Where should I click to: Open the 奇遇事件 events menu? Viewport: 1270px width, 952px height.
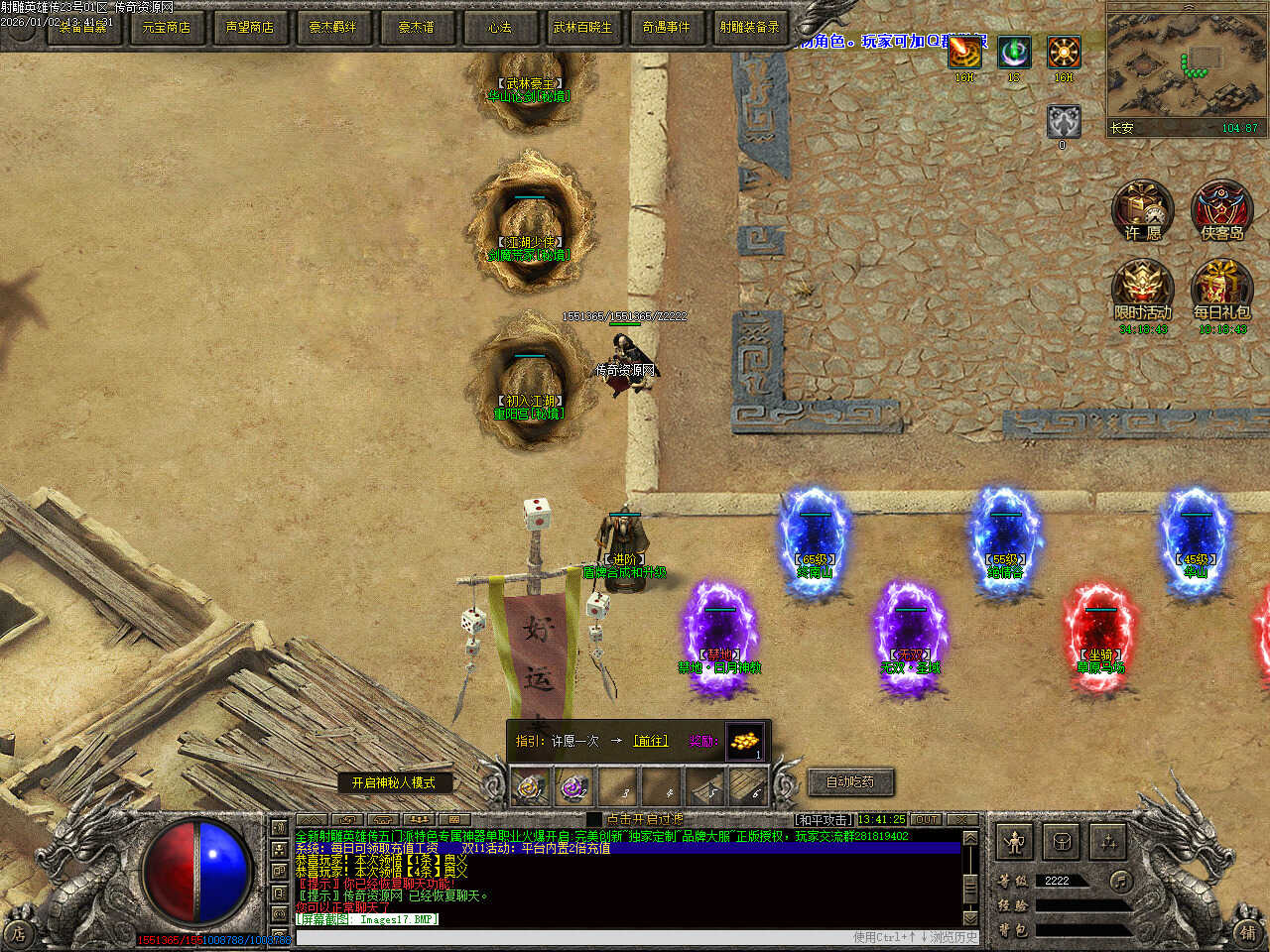666,27
